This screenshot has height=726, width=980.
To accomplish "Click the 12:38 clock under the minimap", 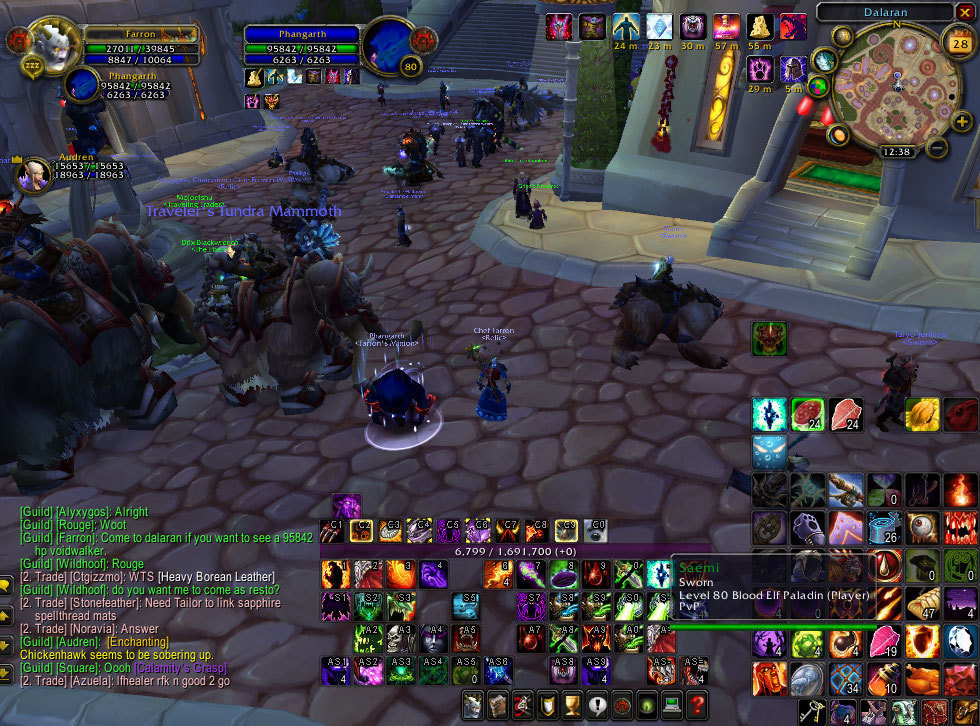I will (897, 152).
